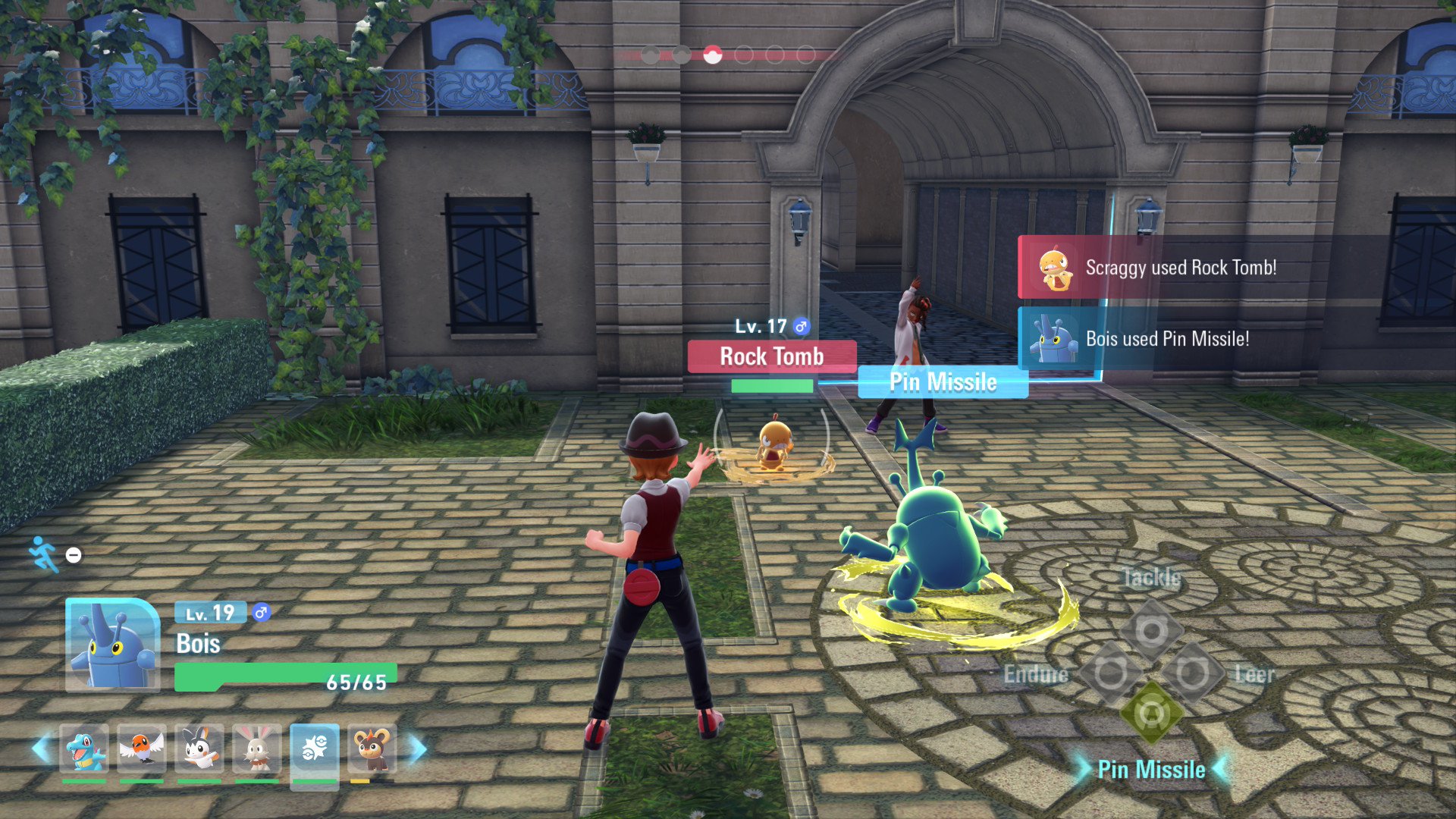This screenshot has height=819, width=1456.
Task: Switch to Litleo in the party bar
Action: [372, 749]
